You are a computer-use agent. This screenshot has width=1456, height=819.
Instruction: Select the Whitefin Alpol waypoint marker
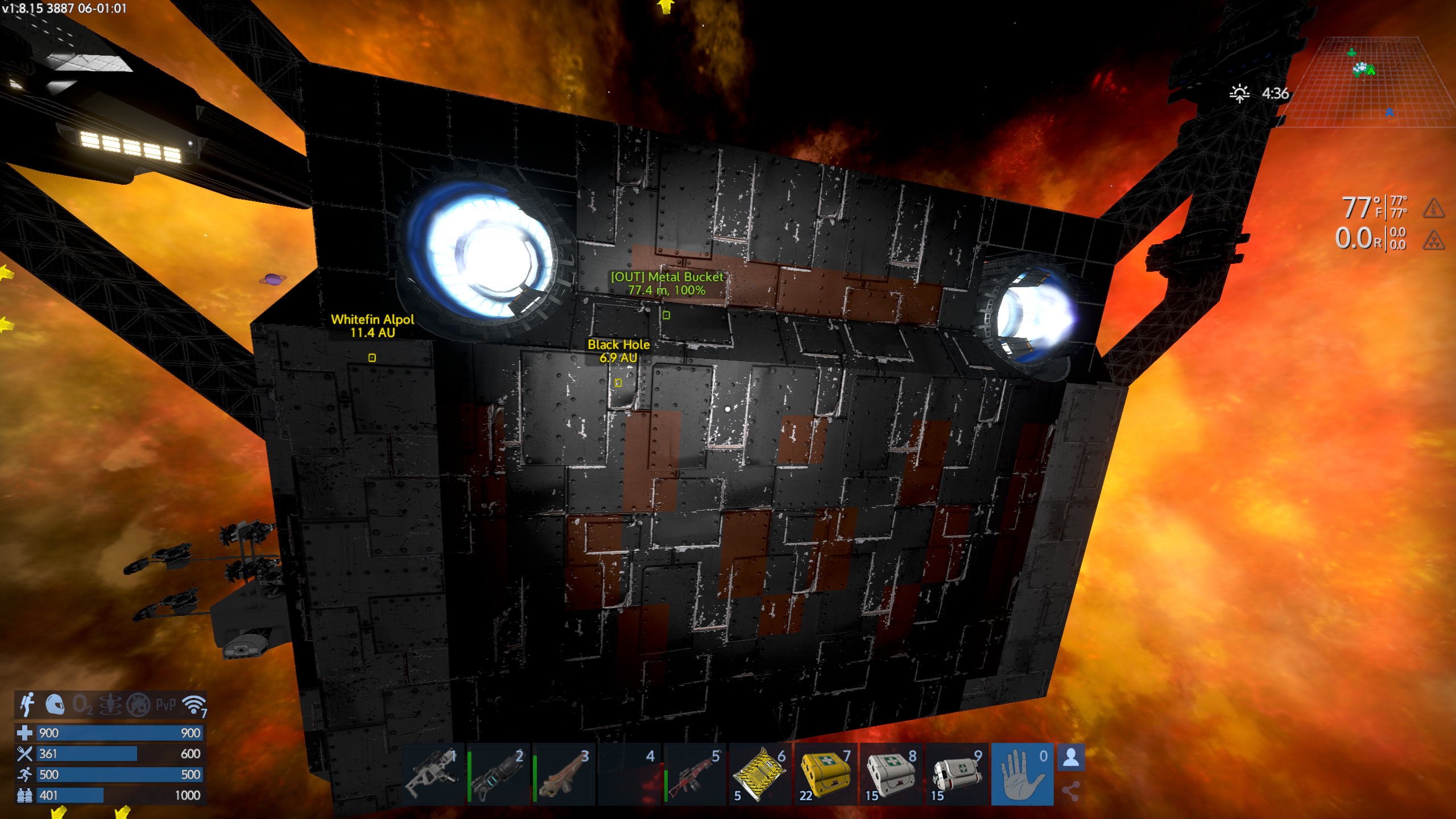click(372, 358)
